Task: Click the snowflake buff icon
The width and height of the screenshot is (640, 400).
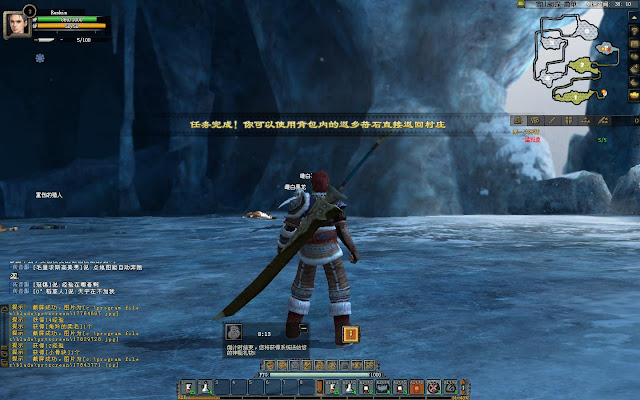Action: point(40,57)
